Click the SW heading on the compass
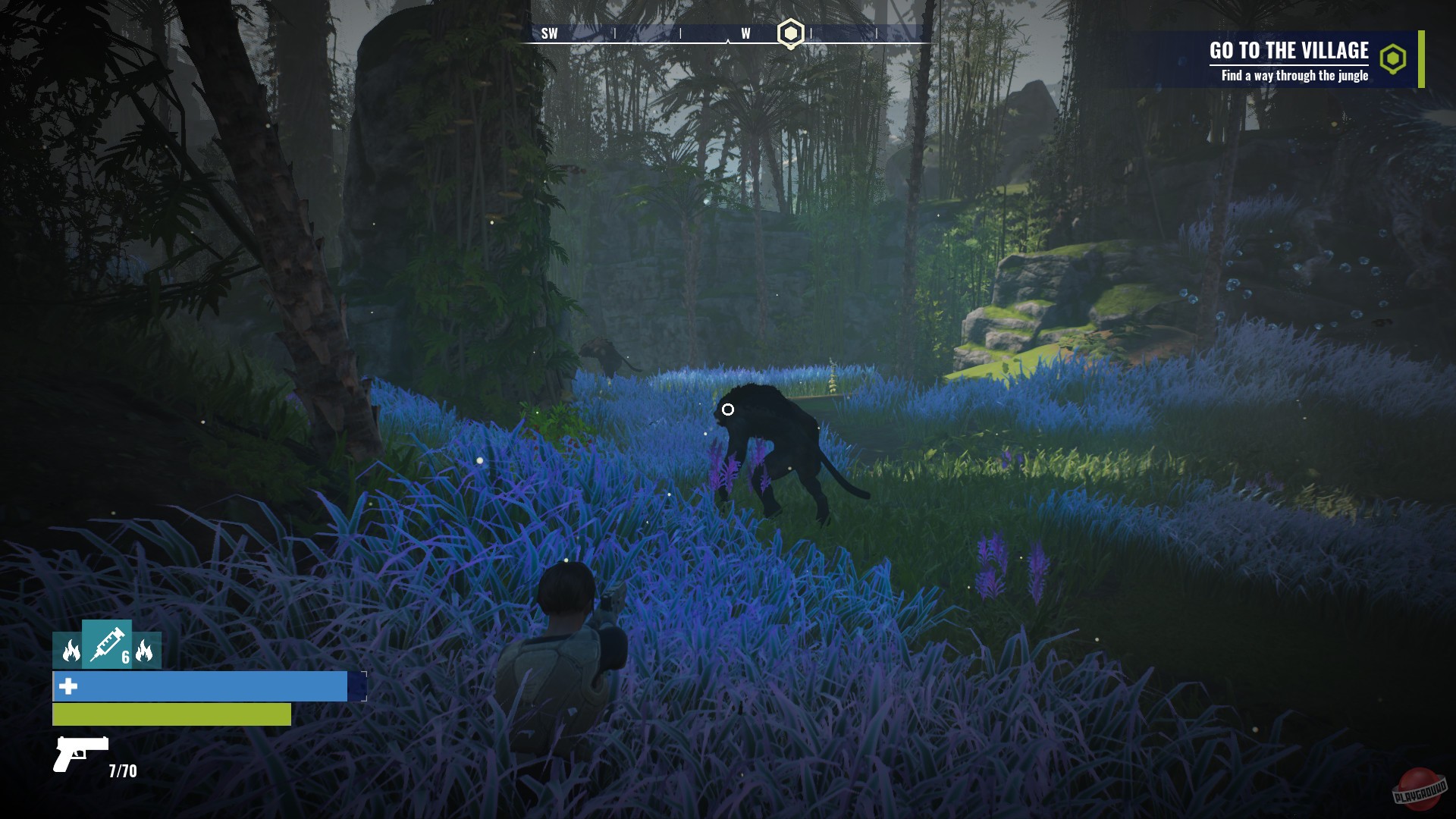The width and height of the screenshot is (1456, 819). tap(549, 33)
